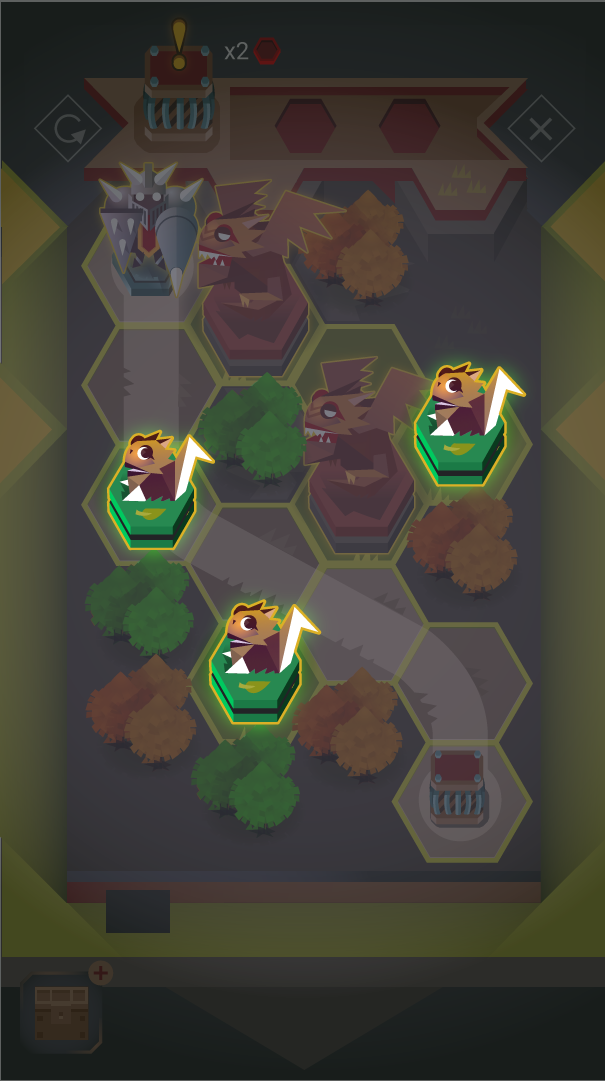
Task: Restart the level with the circular arrow button
Action: coord(68,129)
